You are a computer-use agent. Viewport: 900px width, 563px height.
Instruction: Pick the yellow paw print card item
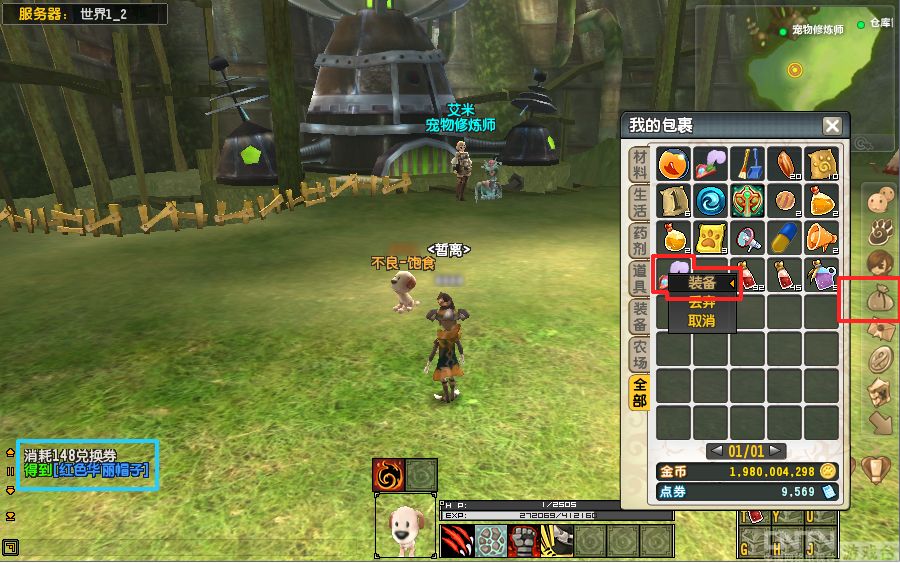(x=711, y=236)
